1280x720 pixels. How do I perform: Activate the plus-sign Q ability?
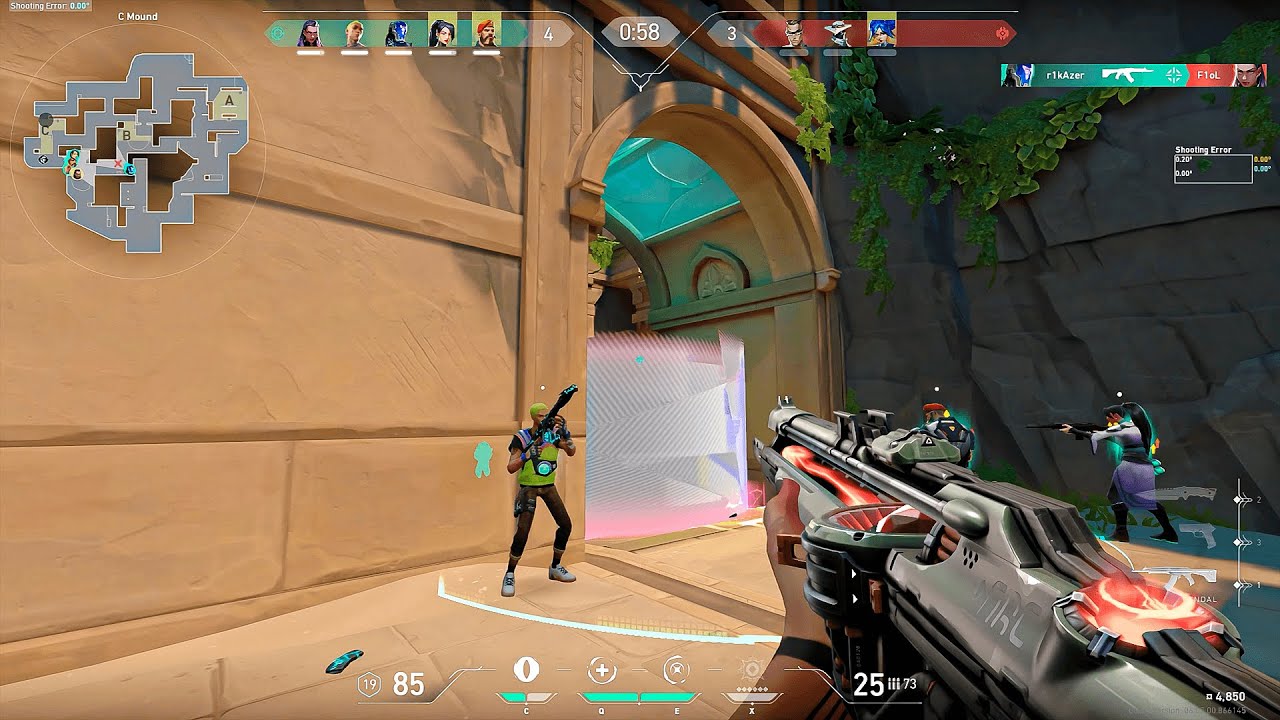pyautogui.click(x=601, y=670)
